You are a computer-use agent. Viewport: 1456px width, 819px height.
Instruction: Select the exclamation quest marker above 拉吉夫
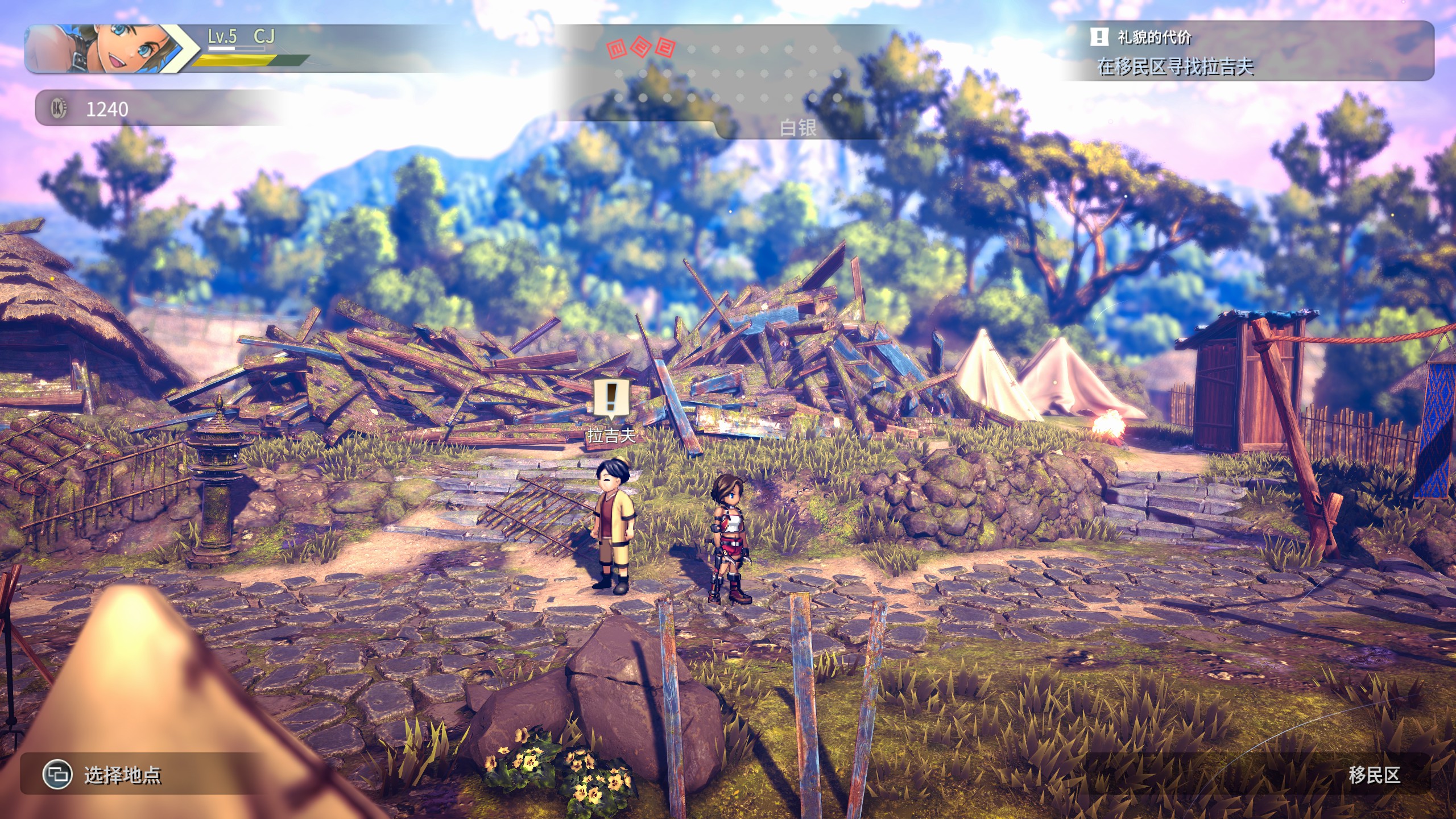coord(611,397)
